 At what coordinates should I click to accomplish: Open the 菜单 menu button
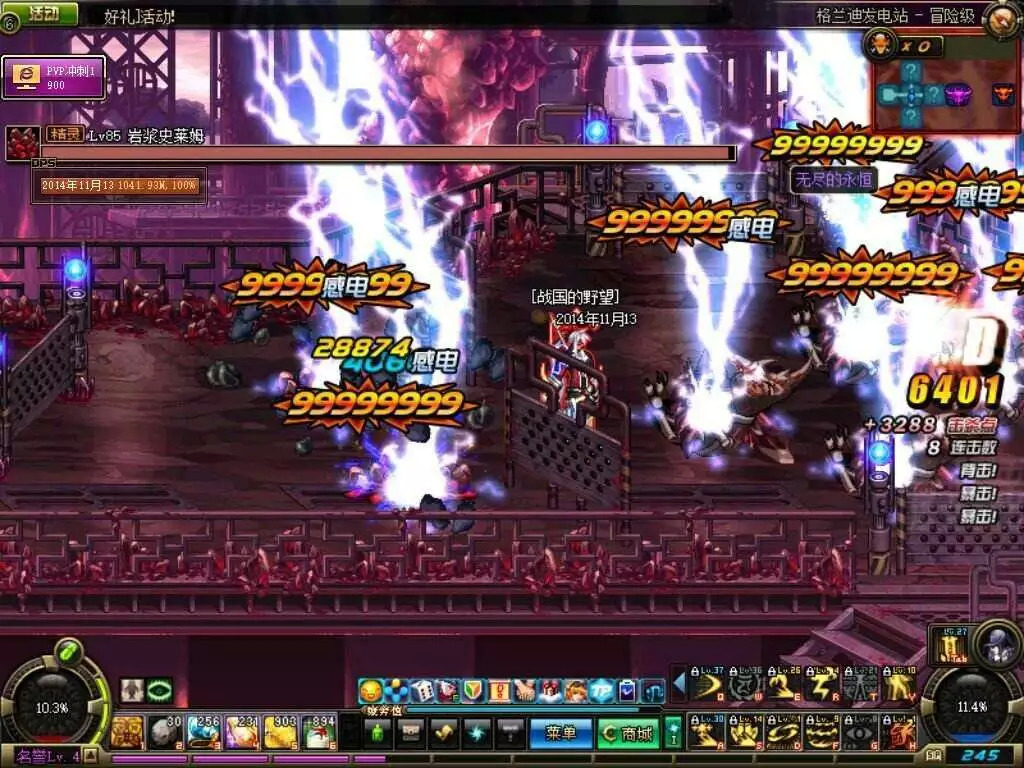560,733
